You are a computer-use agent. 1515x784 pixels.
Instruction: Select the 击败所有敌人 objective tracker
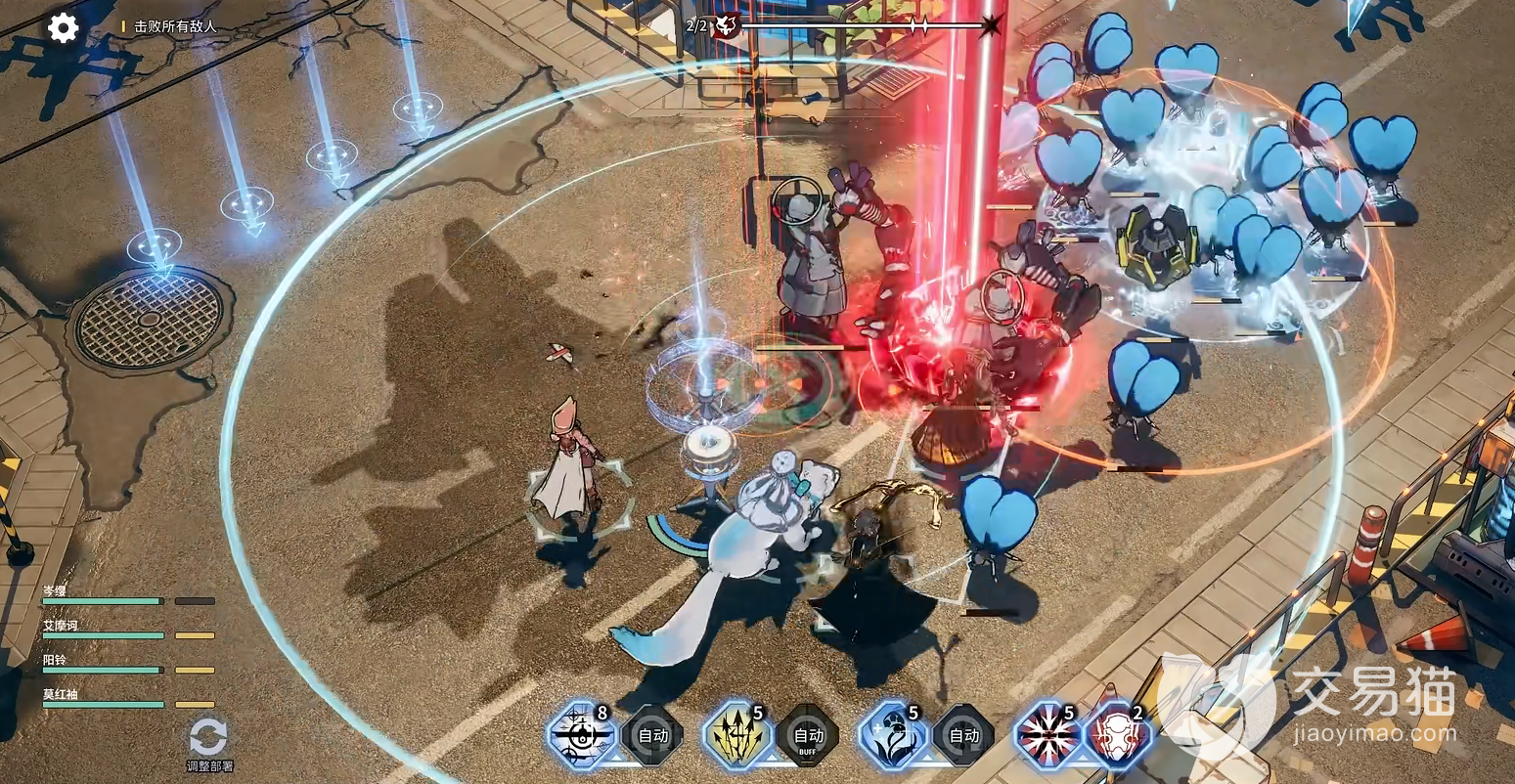pyautogui.click(x=175, y=27)
